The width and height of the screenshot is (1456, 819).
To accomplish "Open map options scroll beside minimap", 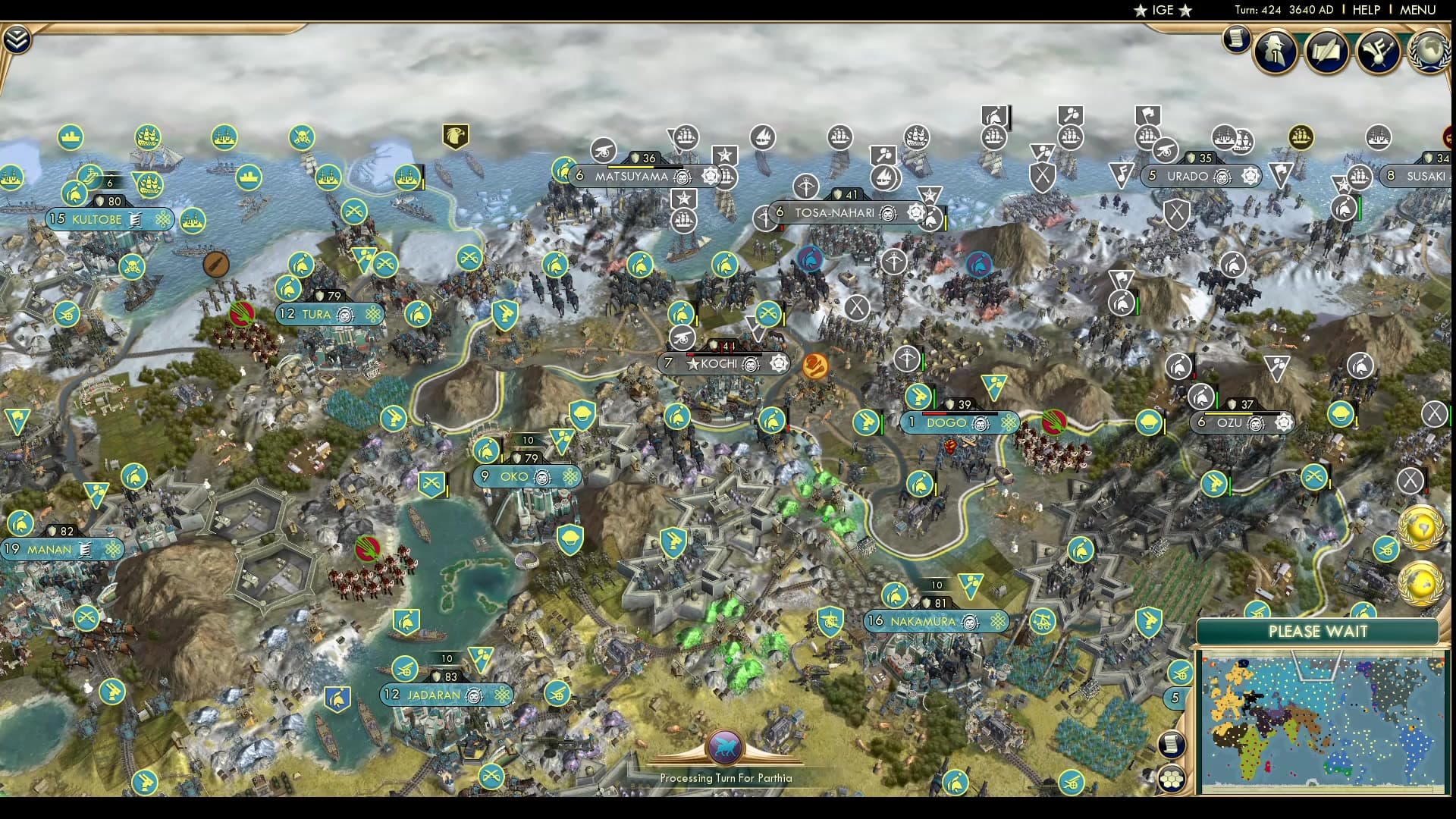I will click(1172, 744).
